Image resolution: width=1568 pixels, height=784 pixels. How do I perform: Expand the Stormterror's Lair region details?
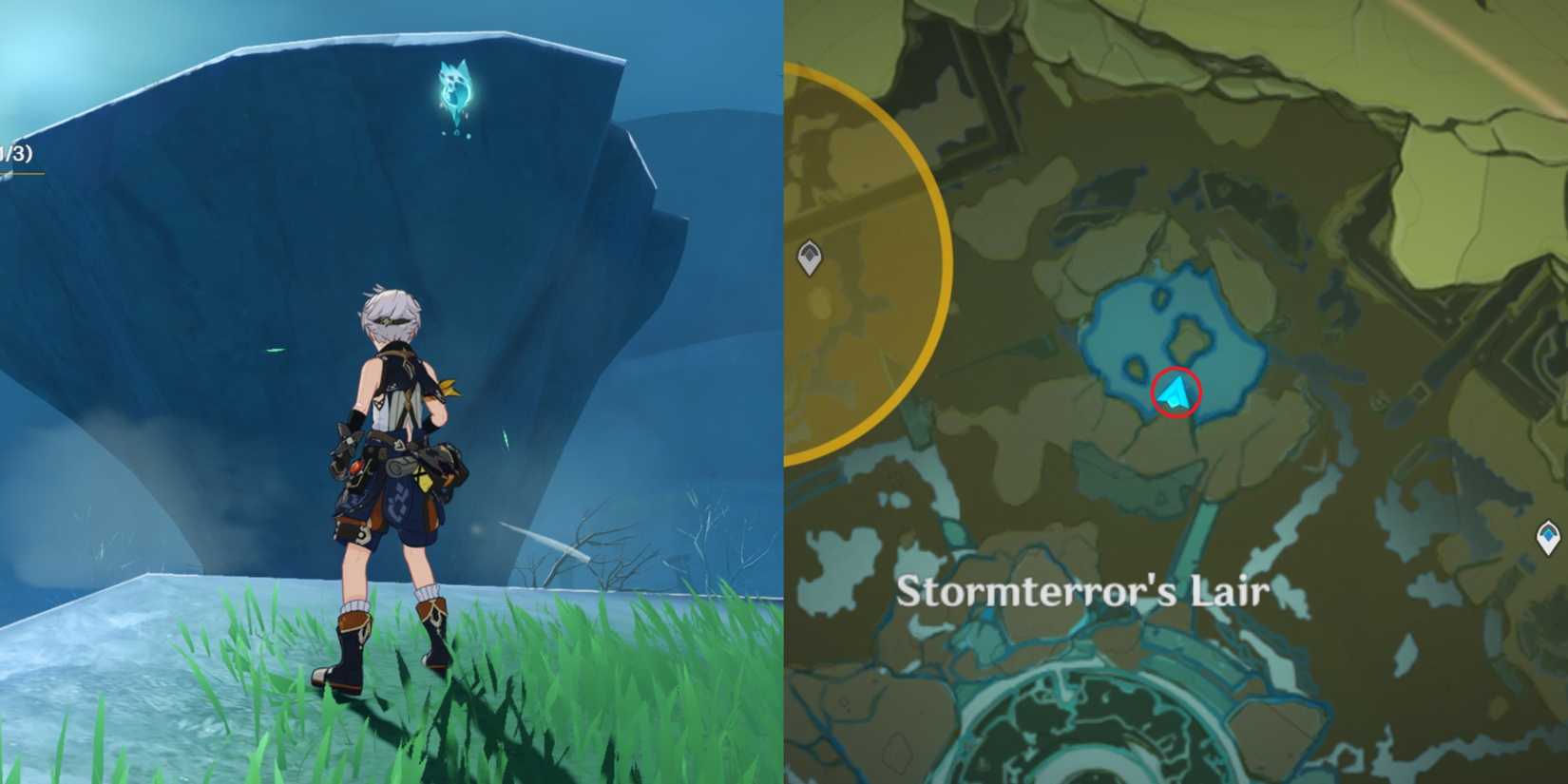(1088, 591)
